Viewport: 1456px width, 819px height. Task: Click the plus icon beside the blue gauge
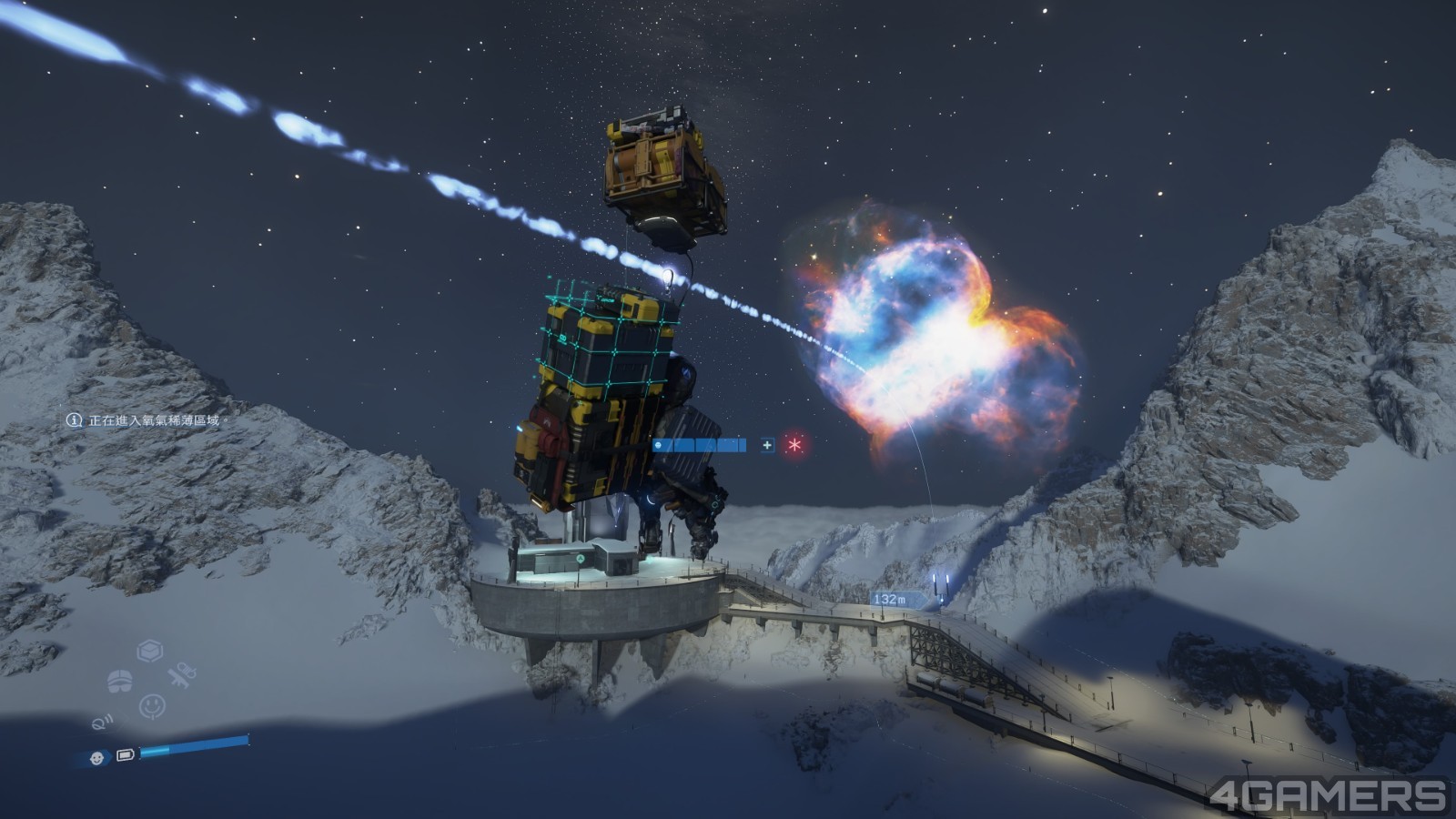[x=768, y=445]
